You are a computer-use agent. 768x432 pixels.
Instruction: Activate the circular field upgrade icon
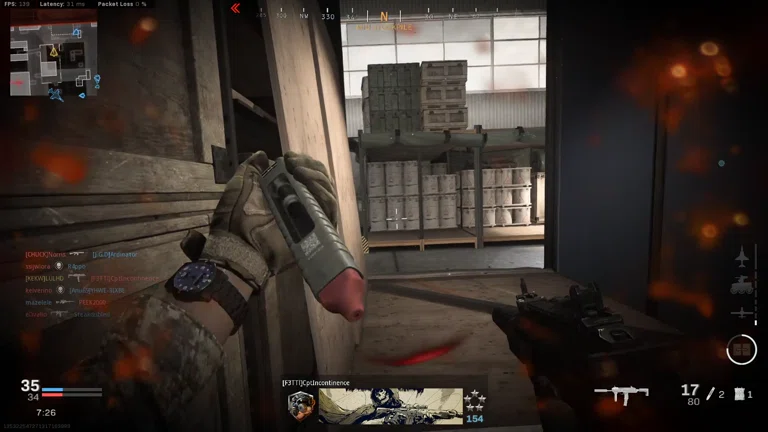click(741, 348)
